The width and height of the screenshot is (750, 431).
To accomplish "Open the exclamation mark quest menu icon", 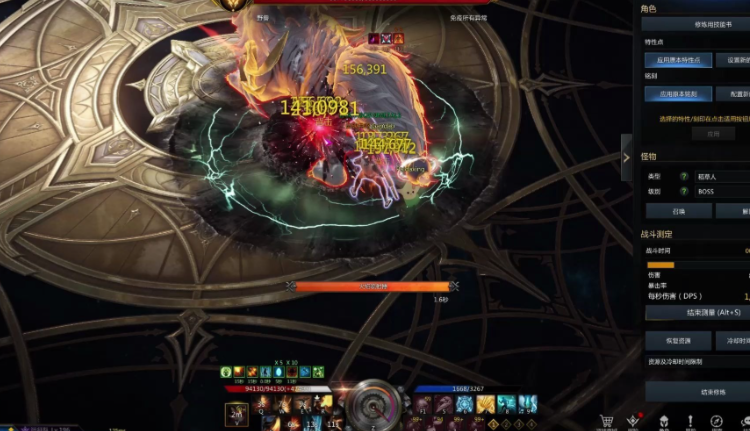I will [690, 422].
